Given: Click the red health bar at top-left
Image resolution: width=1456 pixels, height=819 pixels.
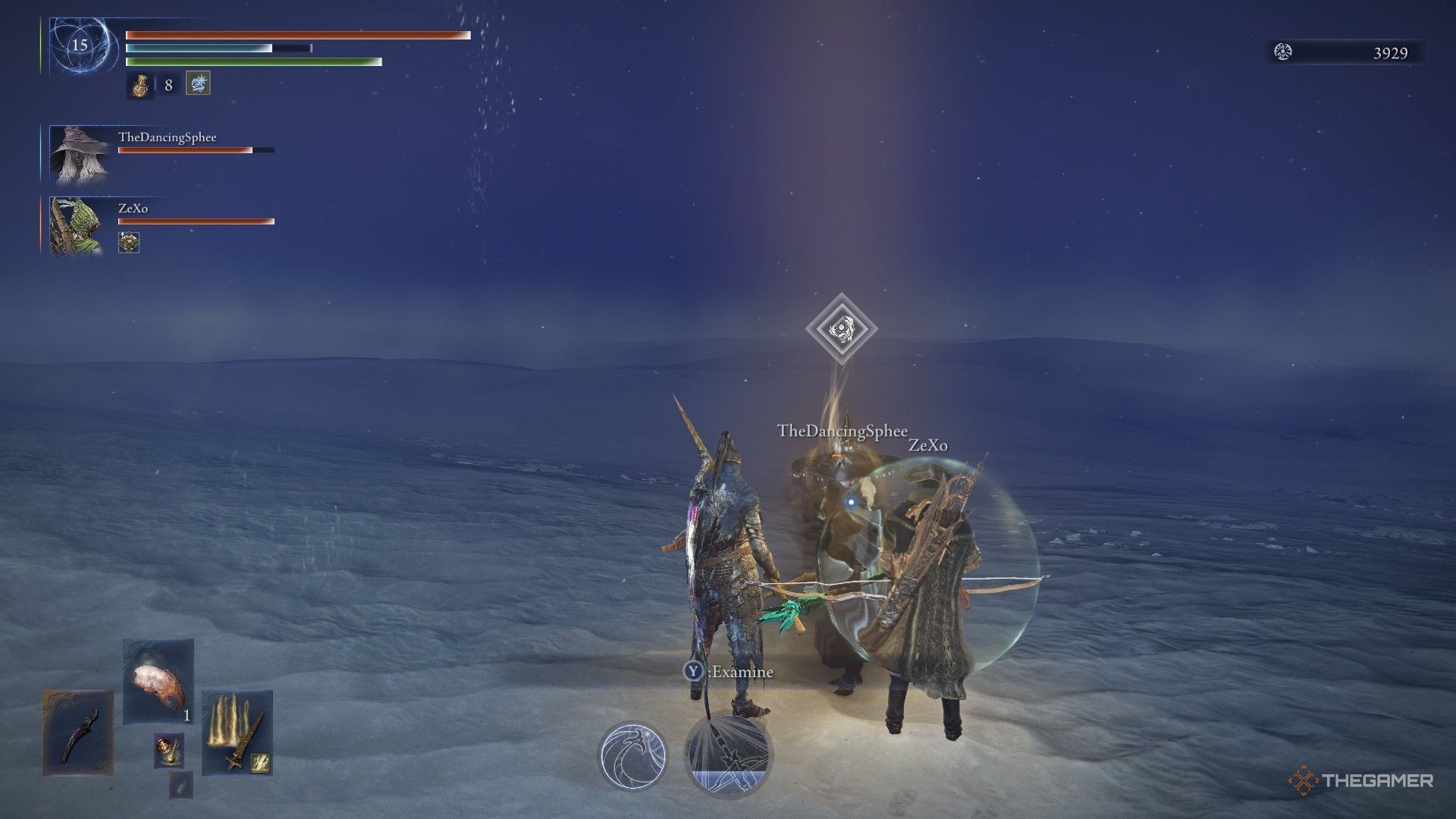Looking at the screenshot, I should [296, 34].
